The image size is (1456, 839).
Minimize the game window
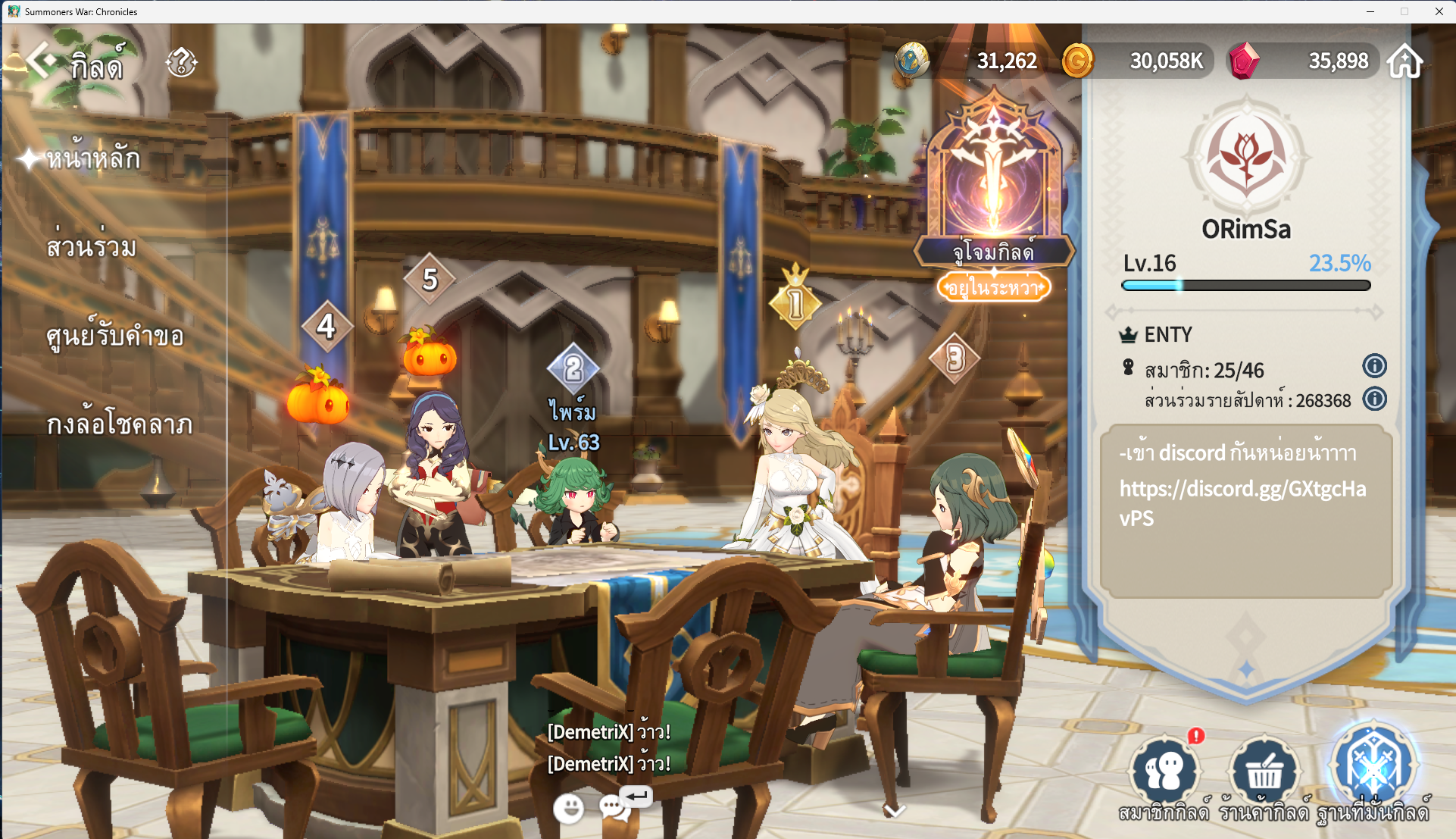1370,11
